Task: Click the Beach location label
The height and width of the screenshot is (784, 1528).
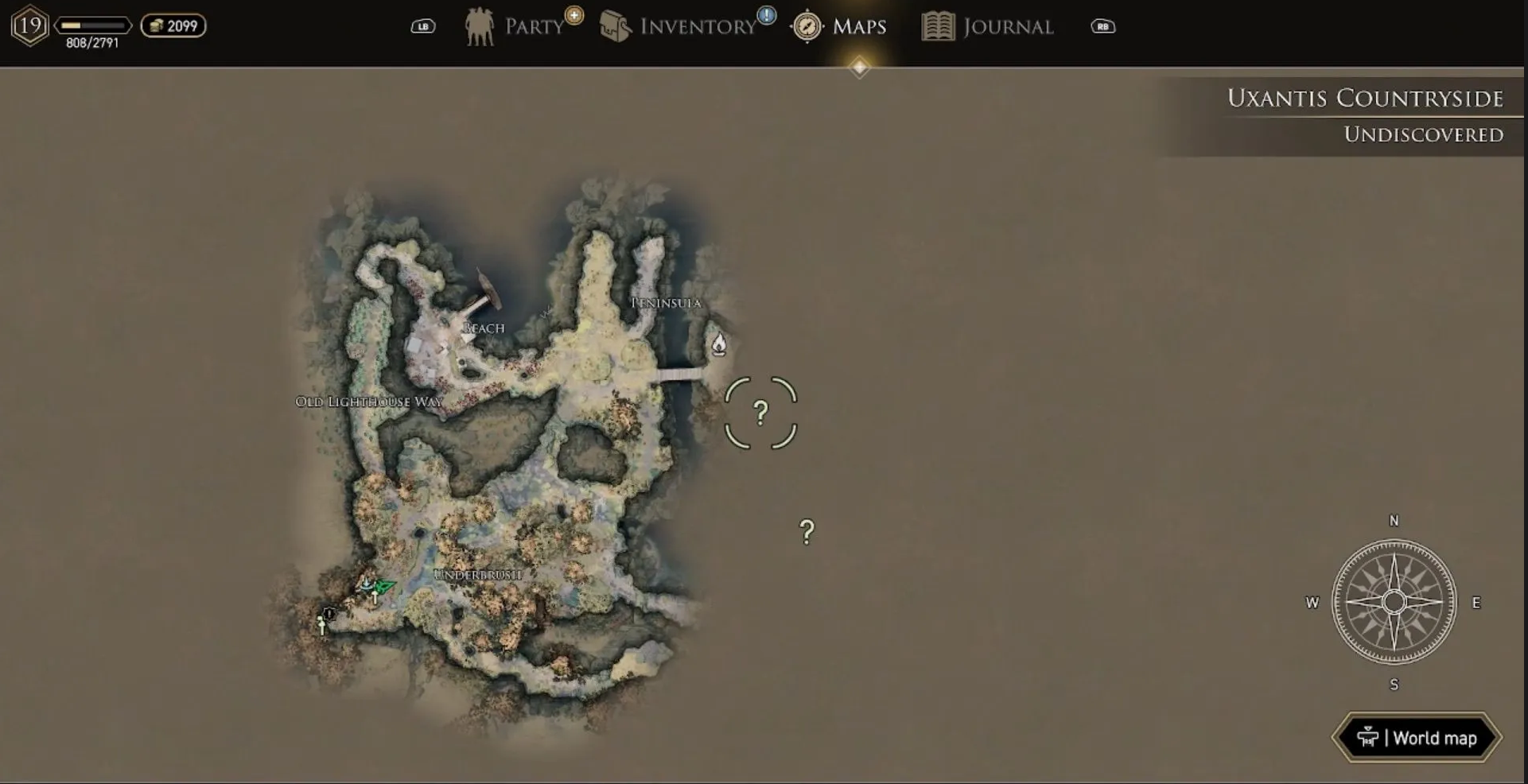Action: 484,328
